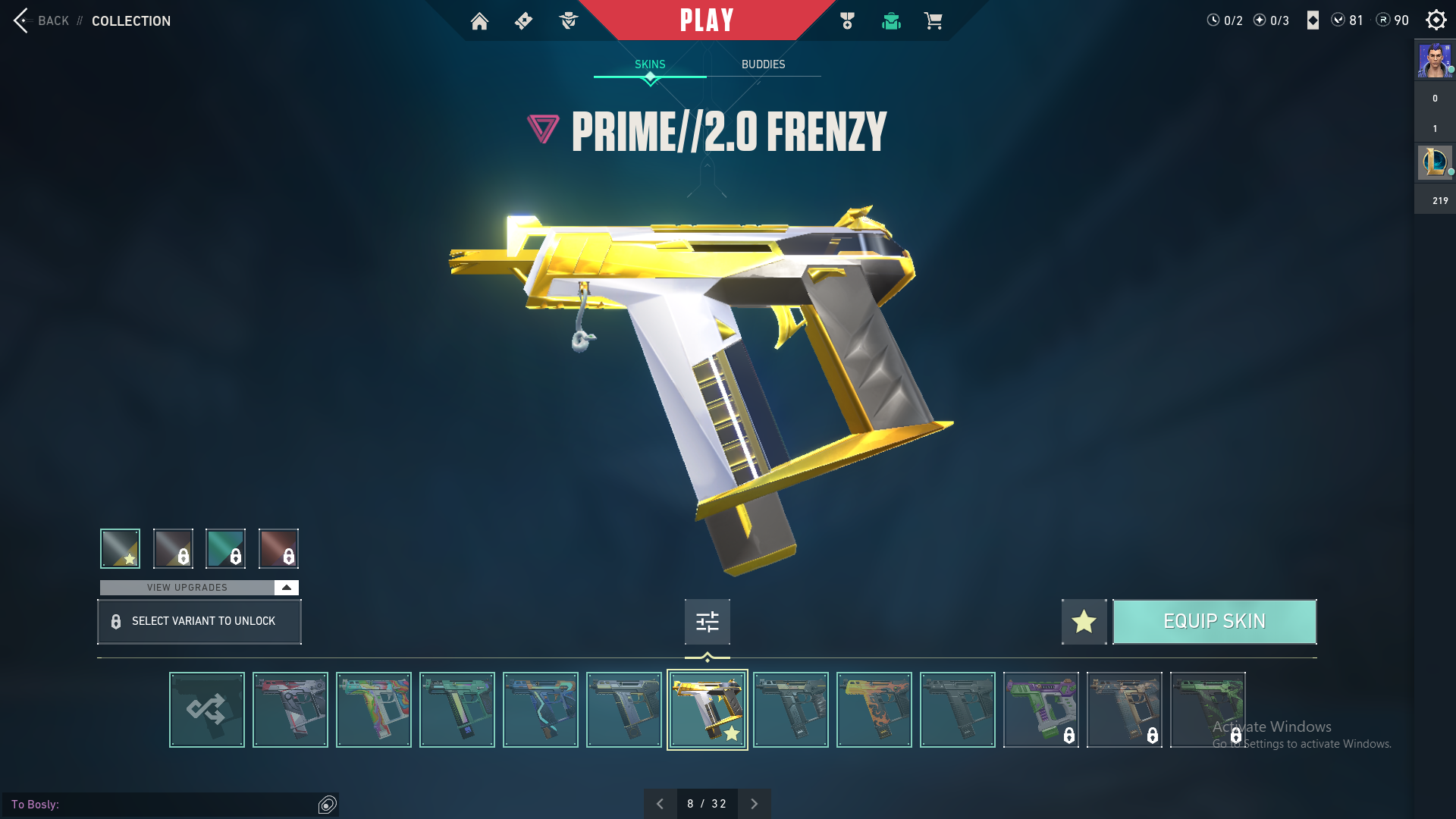This screenshot has width=1456, height=819.
Task: Select the orange flame Frenzy thumbnail
Action: tap(874, 710)
